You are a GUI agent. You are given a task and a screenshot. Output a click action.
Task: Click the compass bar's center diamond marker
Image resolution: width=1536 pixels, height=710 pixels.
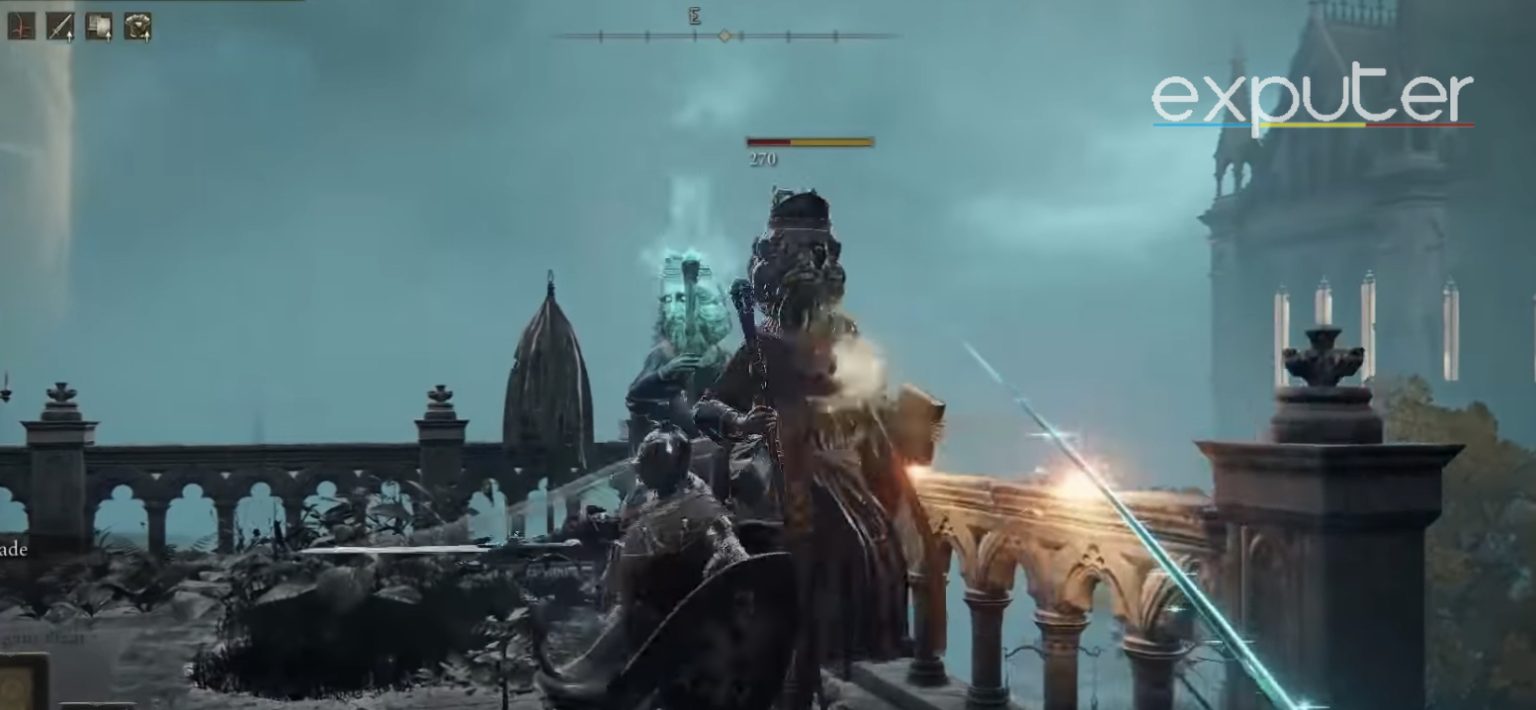[725, 36]
